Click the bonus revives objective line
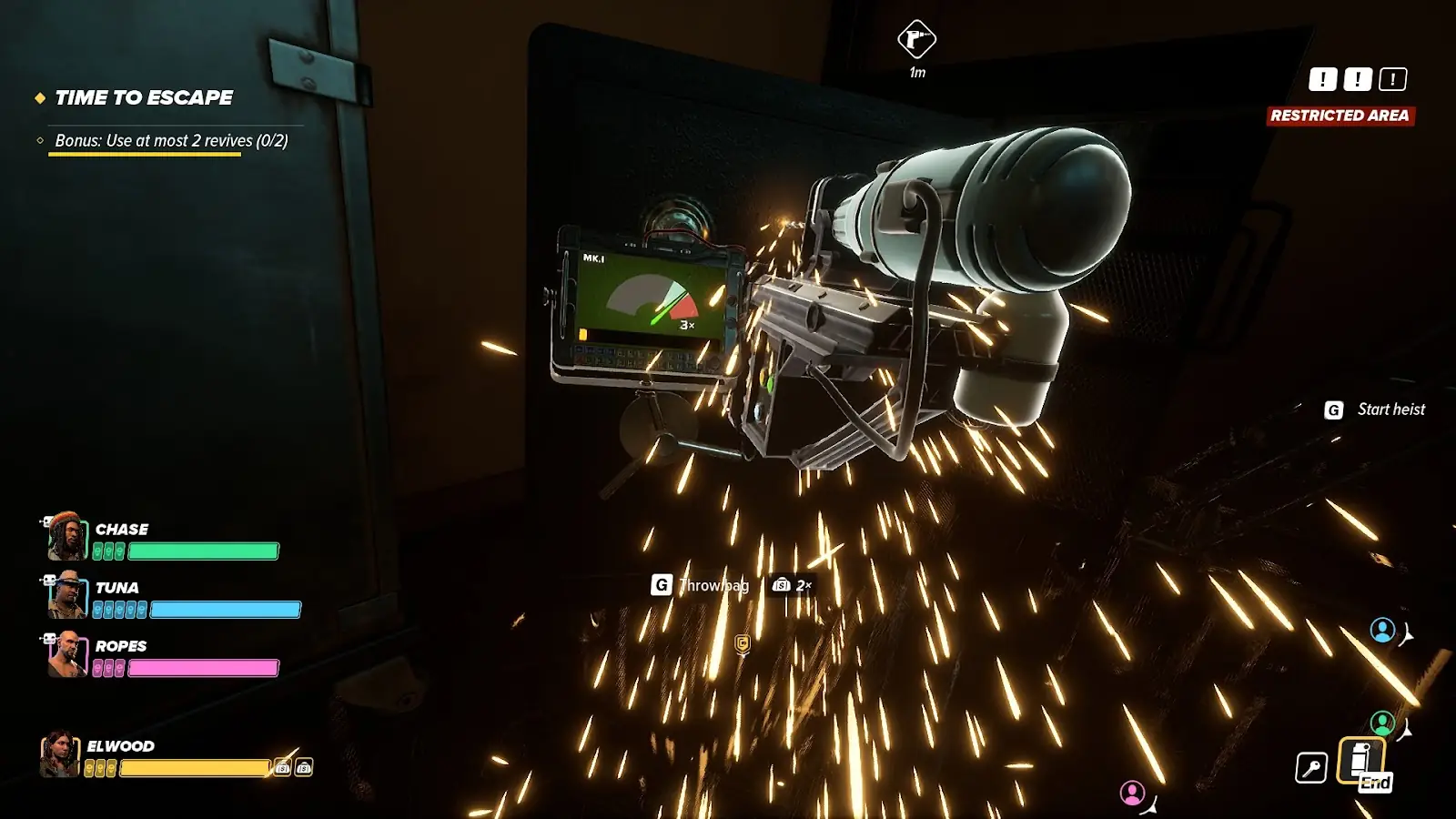 click(171, 141)
